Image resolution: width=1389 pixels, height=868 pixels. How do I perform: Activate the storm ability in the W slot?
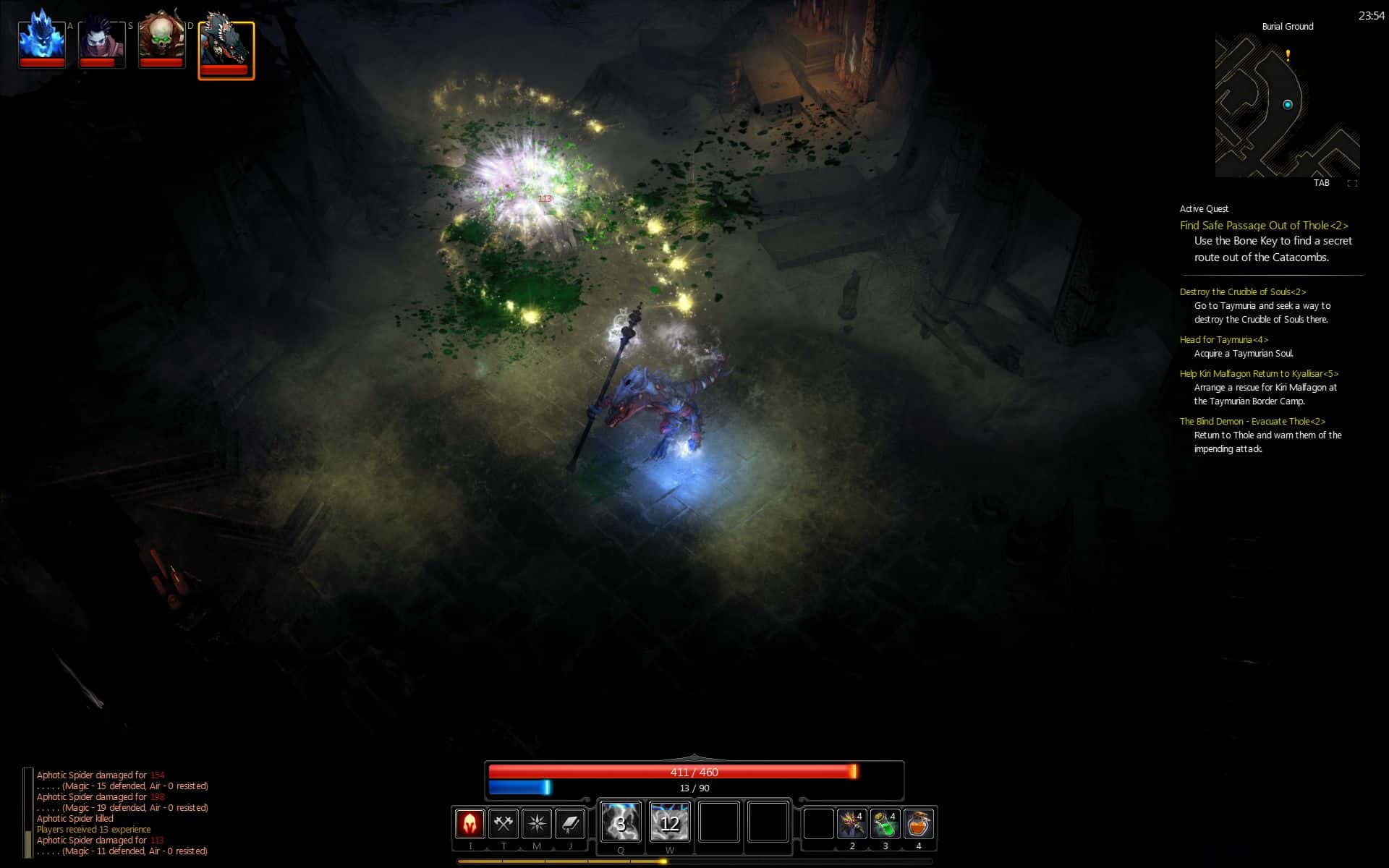pyautogui.click(x=669, y=822)
